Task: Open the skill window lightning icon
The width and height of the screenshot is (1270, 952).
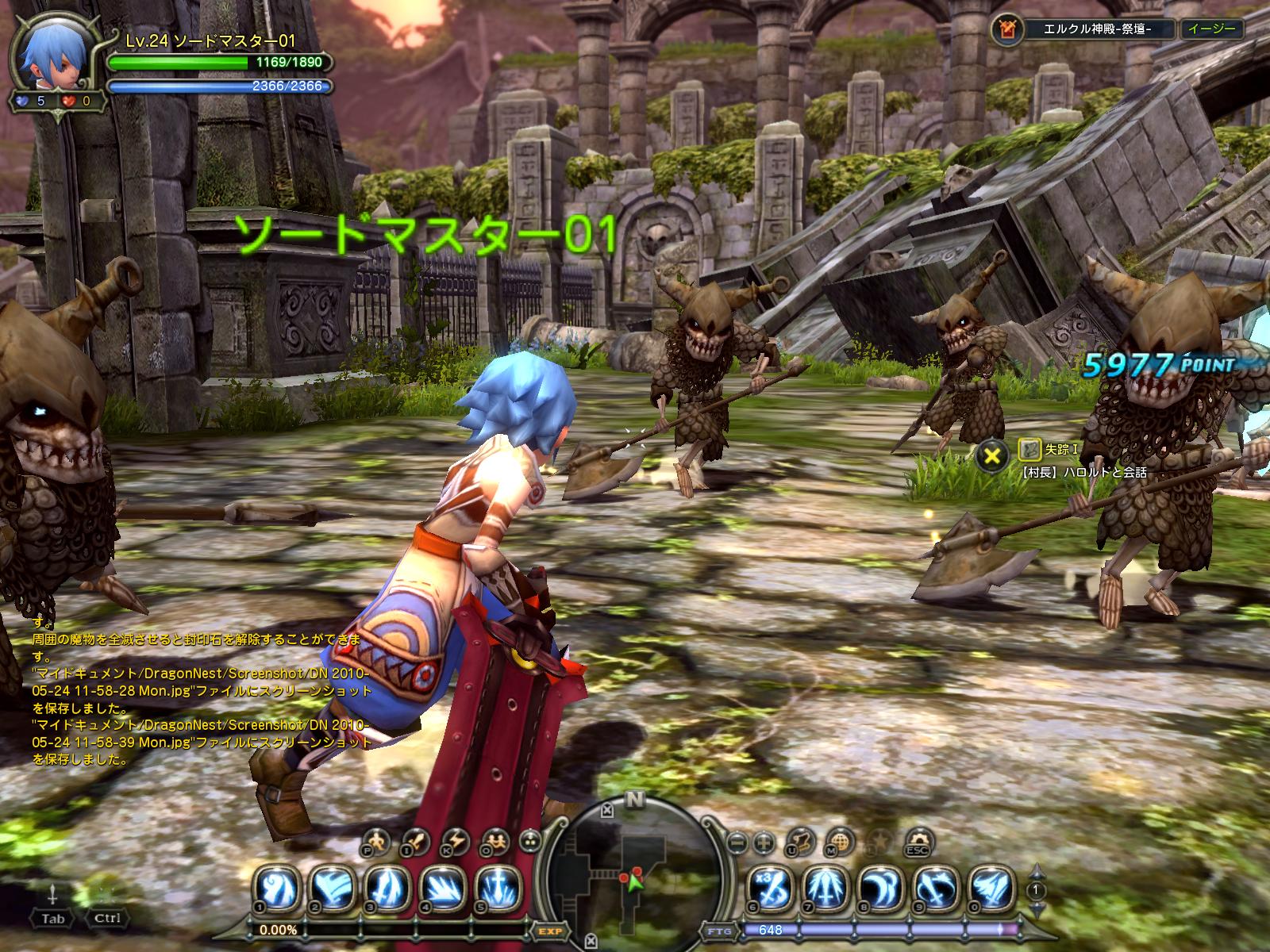Action: tap(456, 841)
